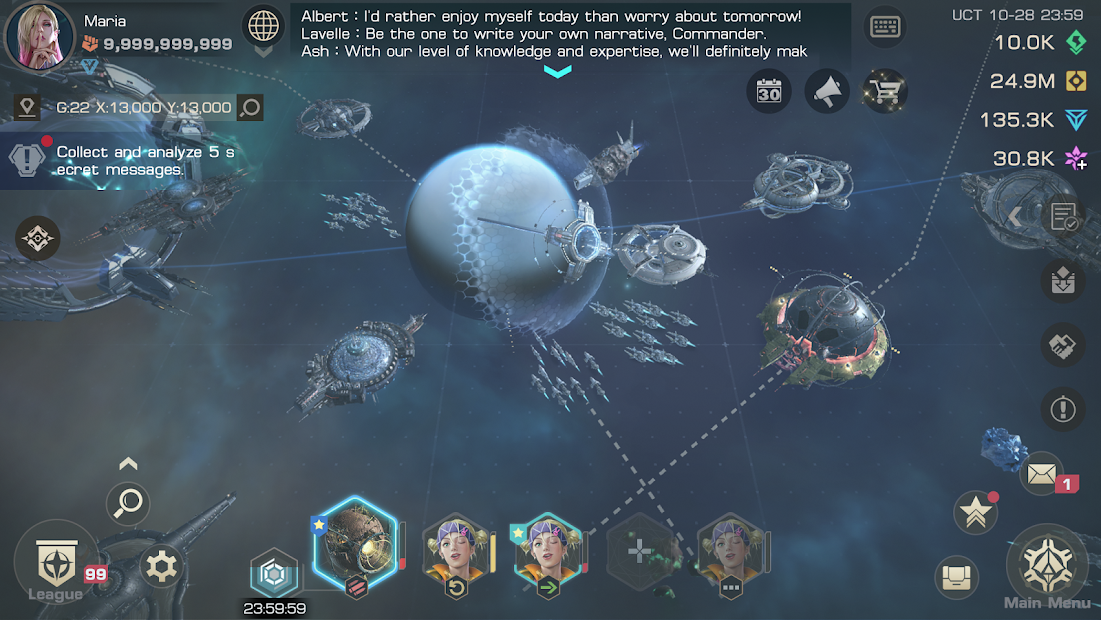The image size is (1101, 620).
Task: Open the star rank chevron icon
Action: pos(975,512)
